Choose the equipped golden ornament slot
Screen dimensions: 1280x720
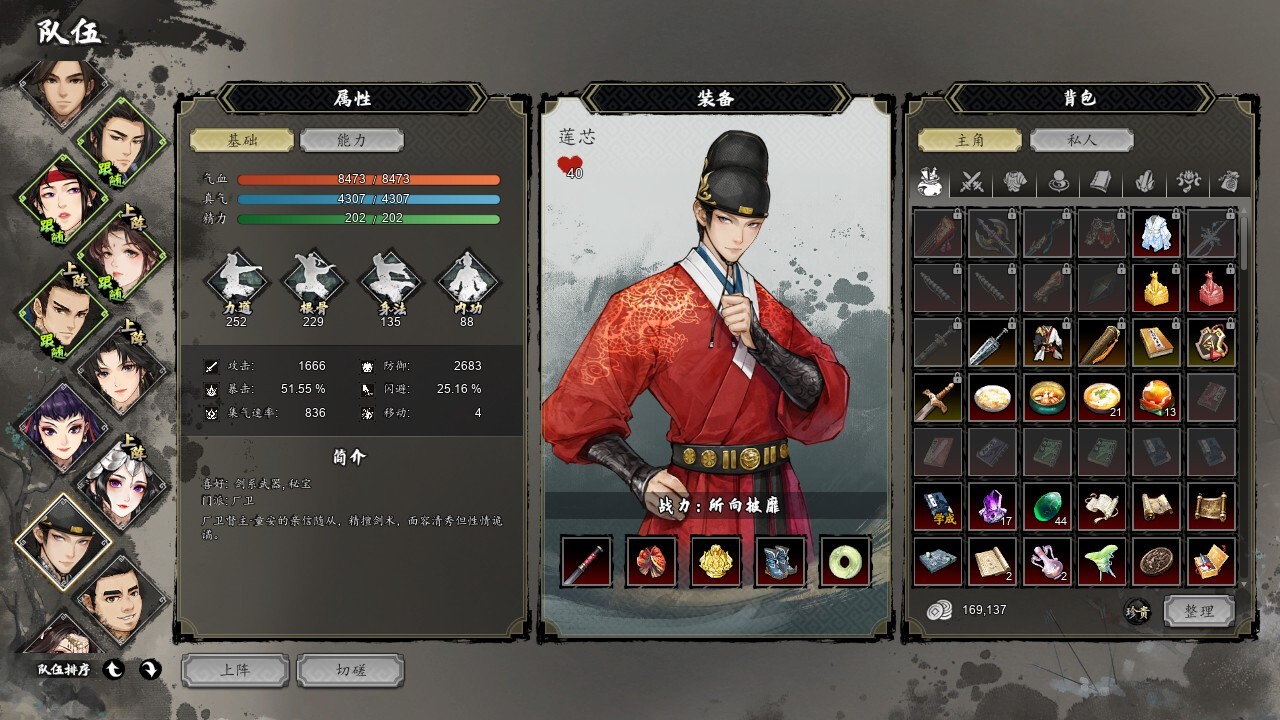point(716,561)
